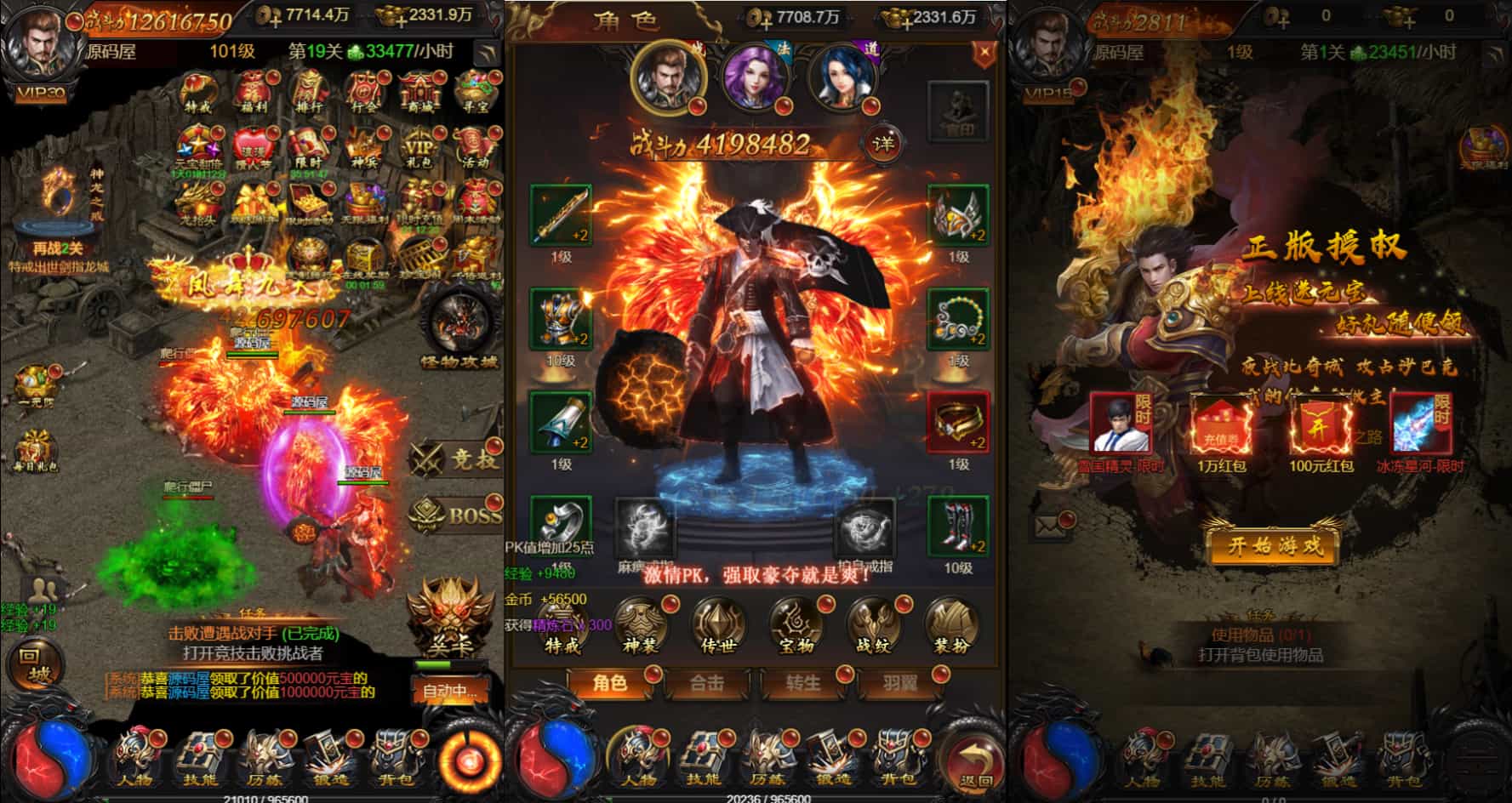Enter the 竞技 arena
Image resolution: width=1512 pixels, height=803 pixels.
click(457, 459)
